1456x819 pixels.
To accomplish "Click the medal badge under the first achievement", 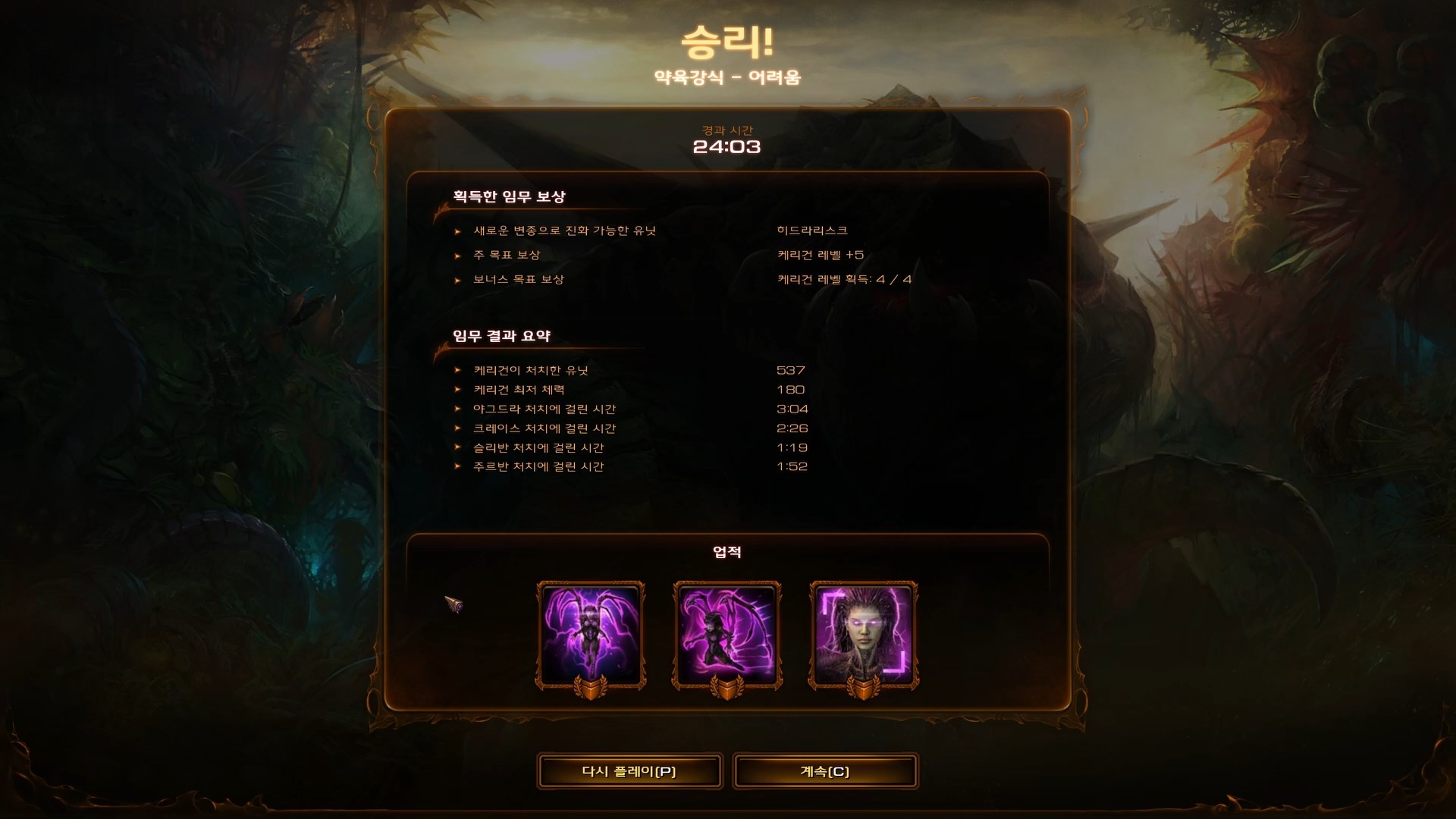I will [x=591, y=686].
